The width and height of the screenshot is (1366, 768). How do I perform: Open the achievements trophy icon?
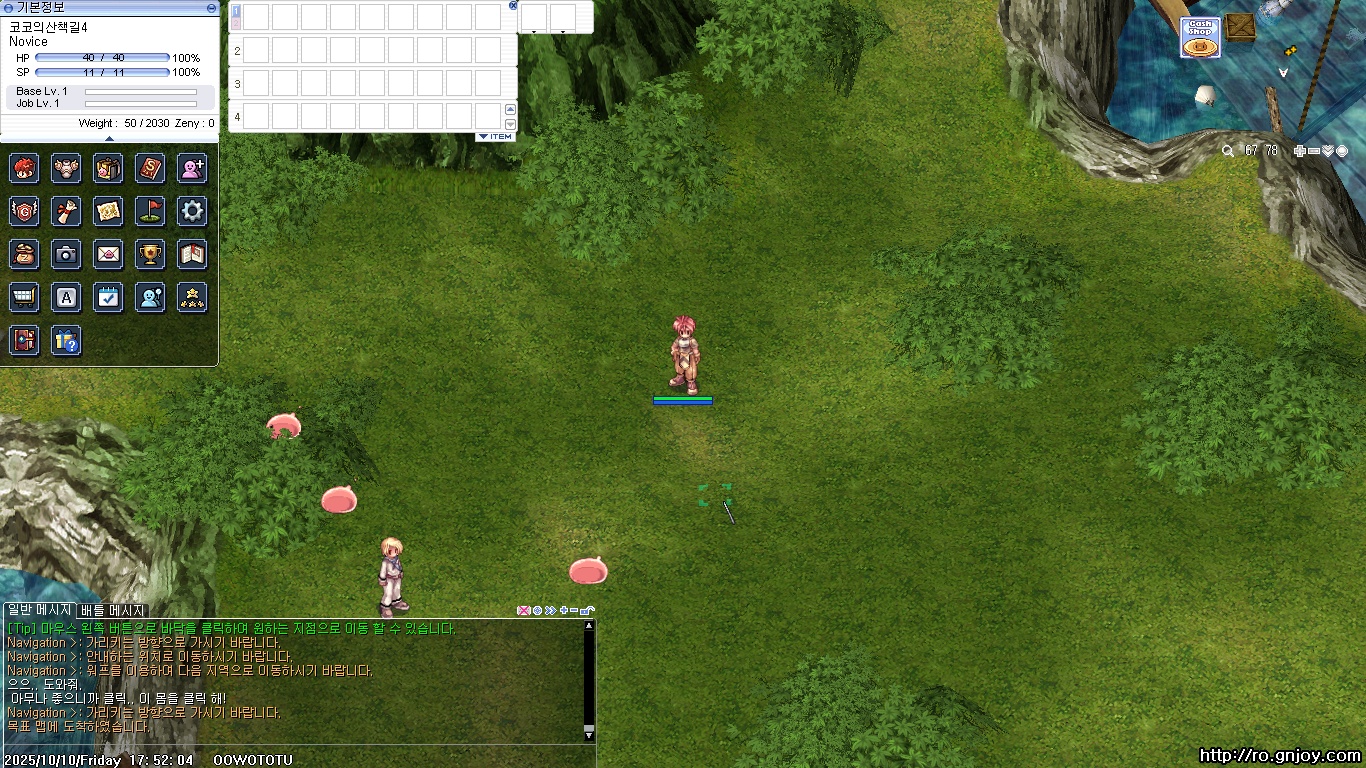(150, 254)
